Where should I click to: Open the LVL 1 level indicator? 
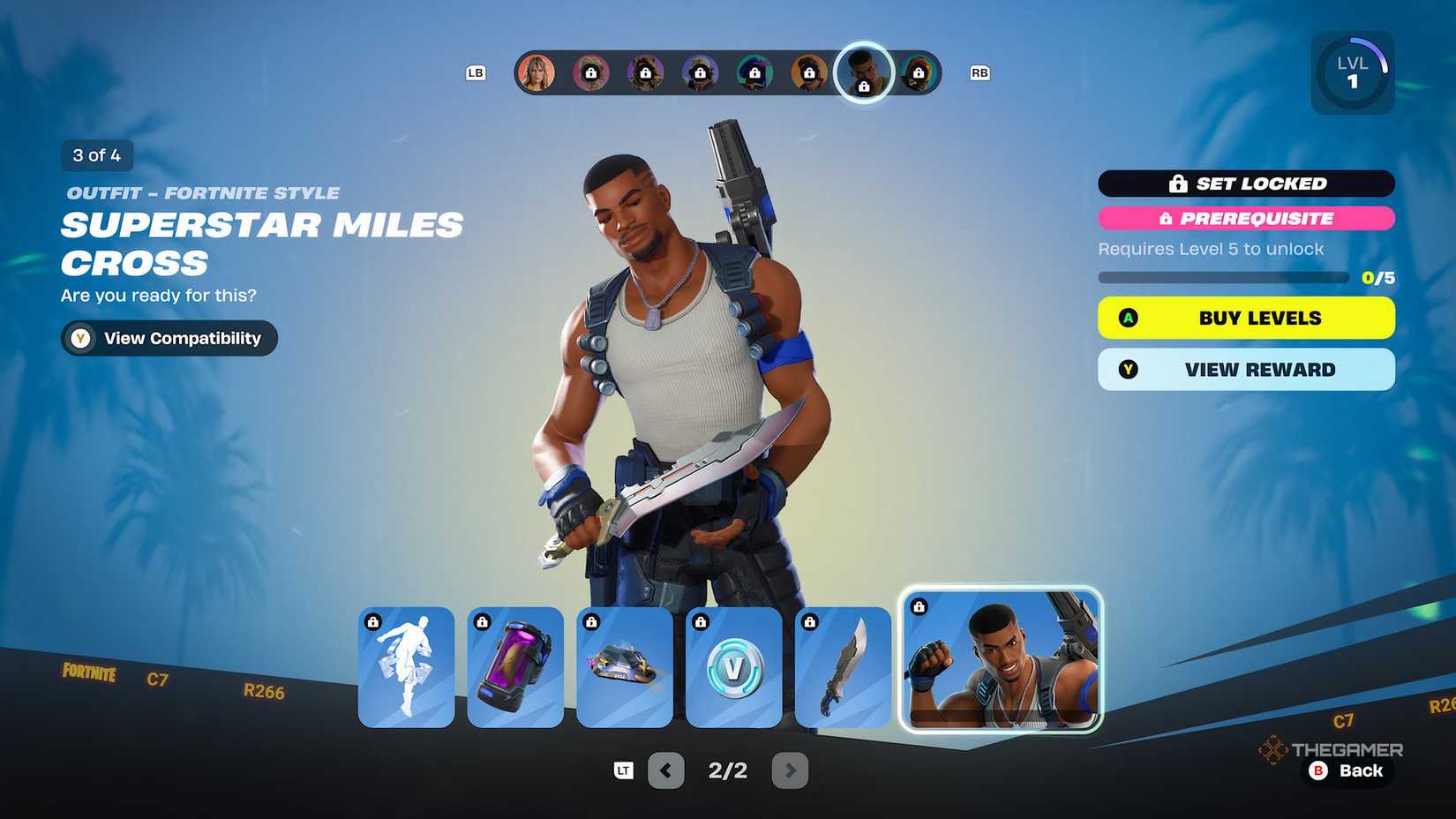pos(1352,71)
